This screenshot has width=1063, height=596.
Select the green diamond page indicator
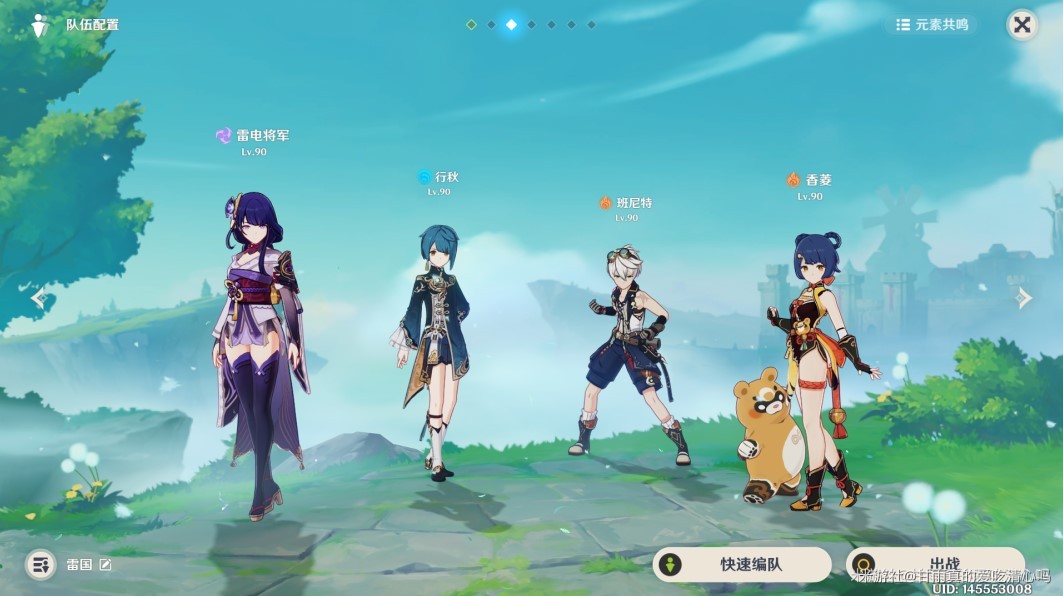click(471, 24)
